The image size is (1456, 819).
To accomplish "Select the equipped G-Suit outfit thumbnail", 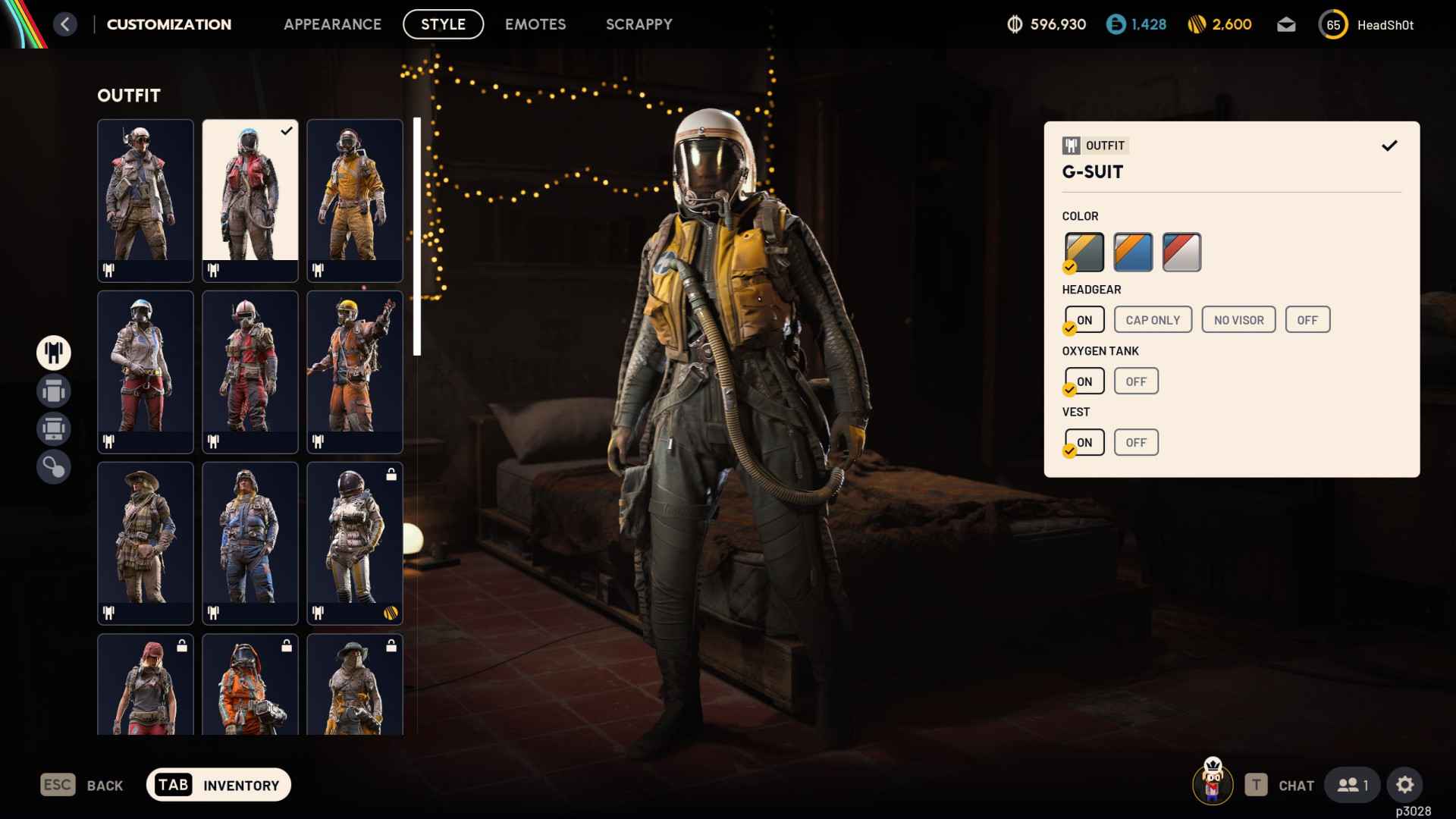I will pyautogui.click(x=250, y=199).
